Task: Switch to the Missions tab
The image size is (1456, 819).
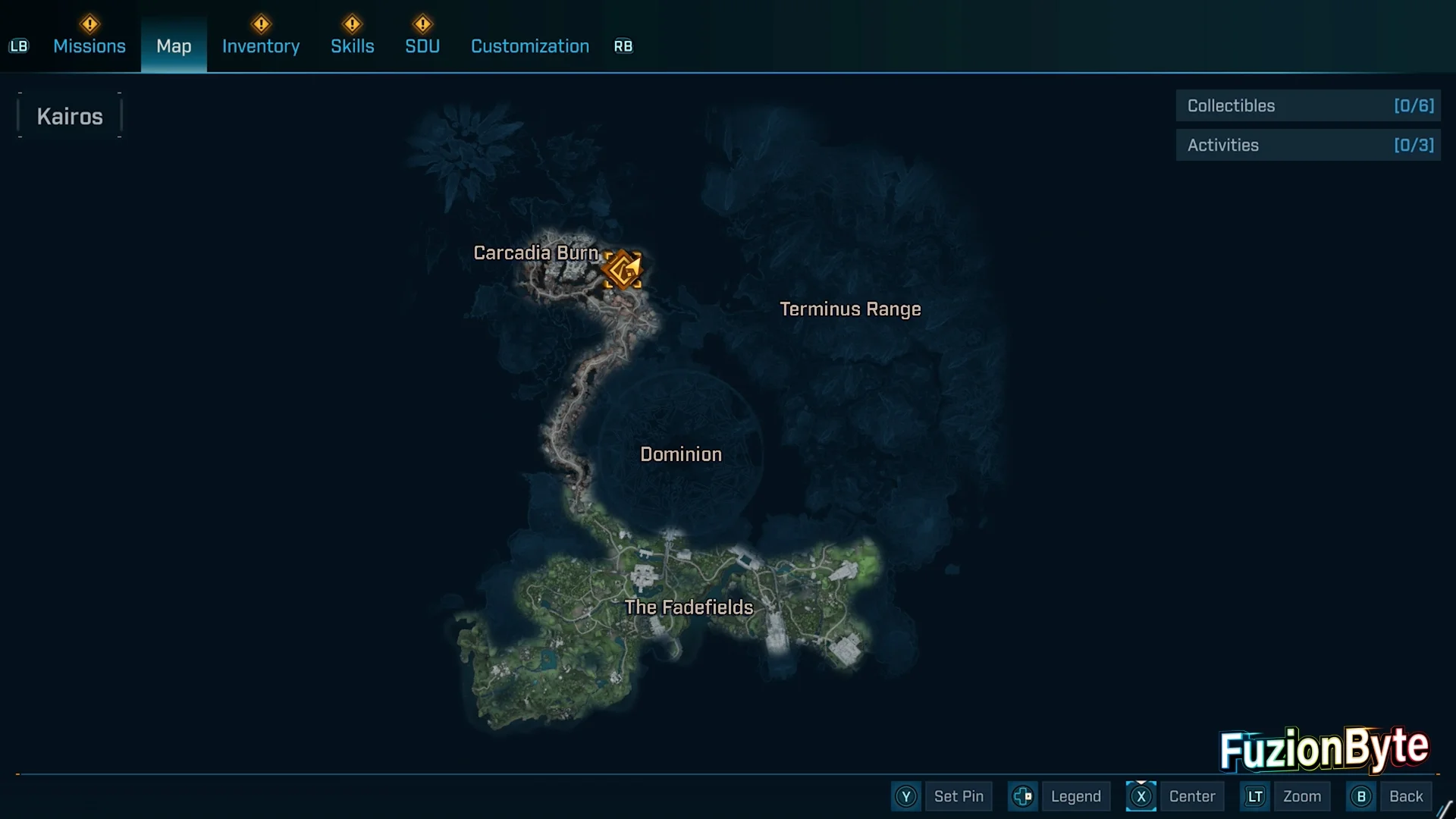Action: 89,46
